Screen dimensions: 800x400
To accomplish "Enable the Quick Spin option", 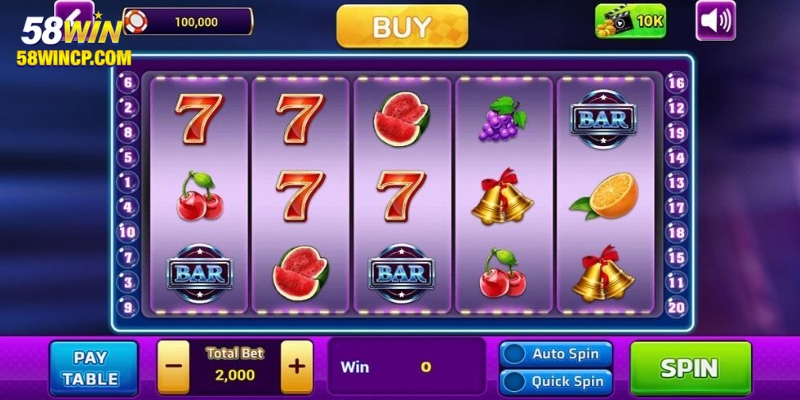I will click(x=555, y=381).
